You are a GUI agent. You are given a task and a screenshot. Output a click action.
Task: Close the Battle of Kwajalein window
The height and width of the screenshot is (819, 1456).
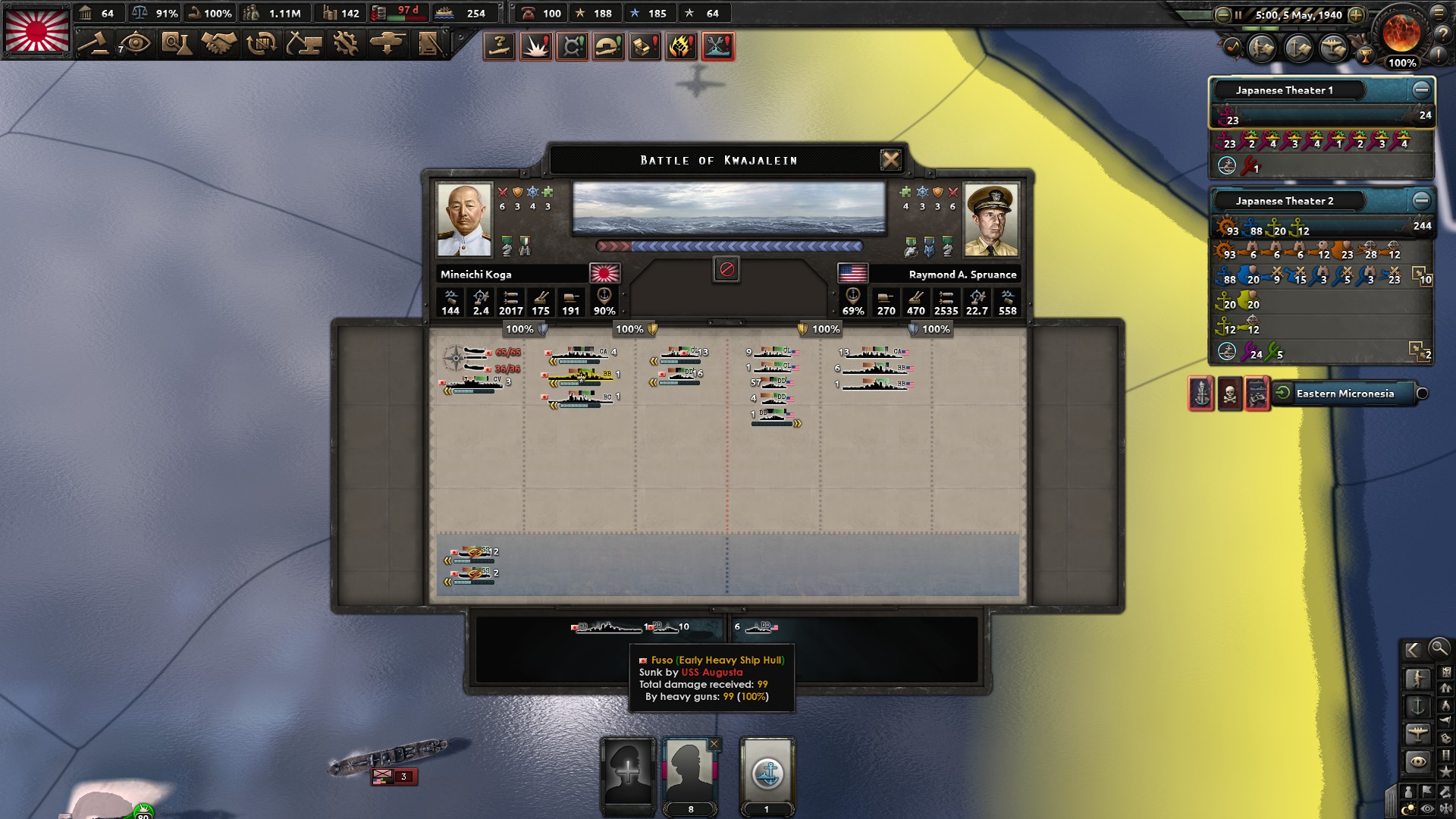(x=890, y=160)
